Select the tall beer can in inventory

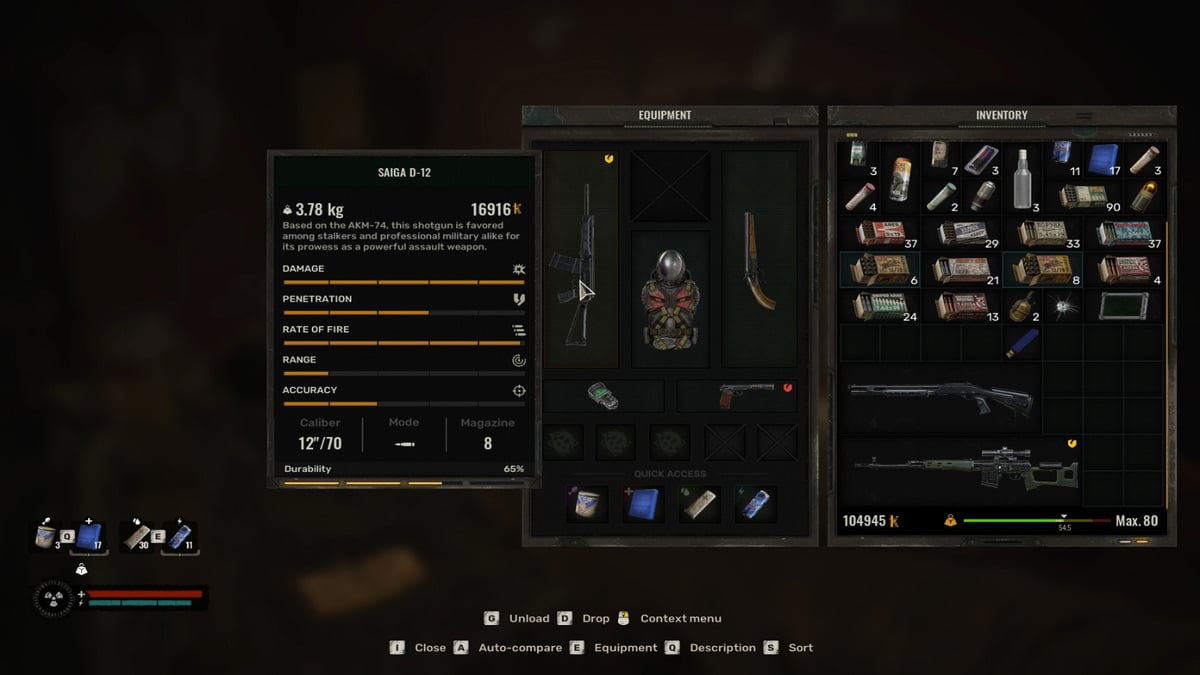(x=900, y=180)
